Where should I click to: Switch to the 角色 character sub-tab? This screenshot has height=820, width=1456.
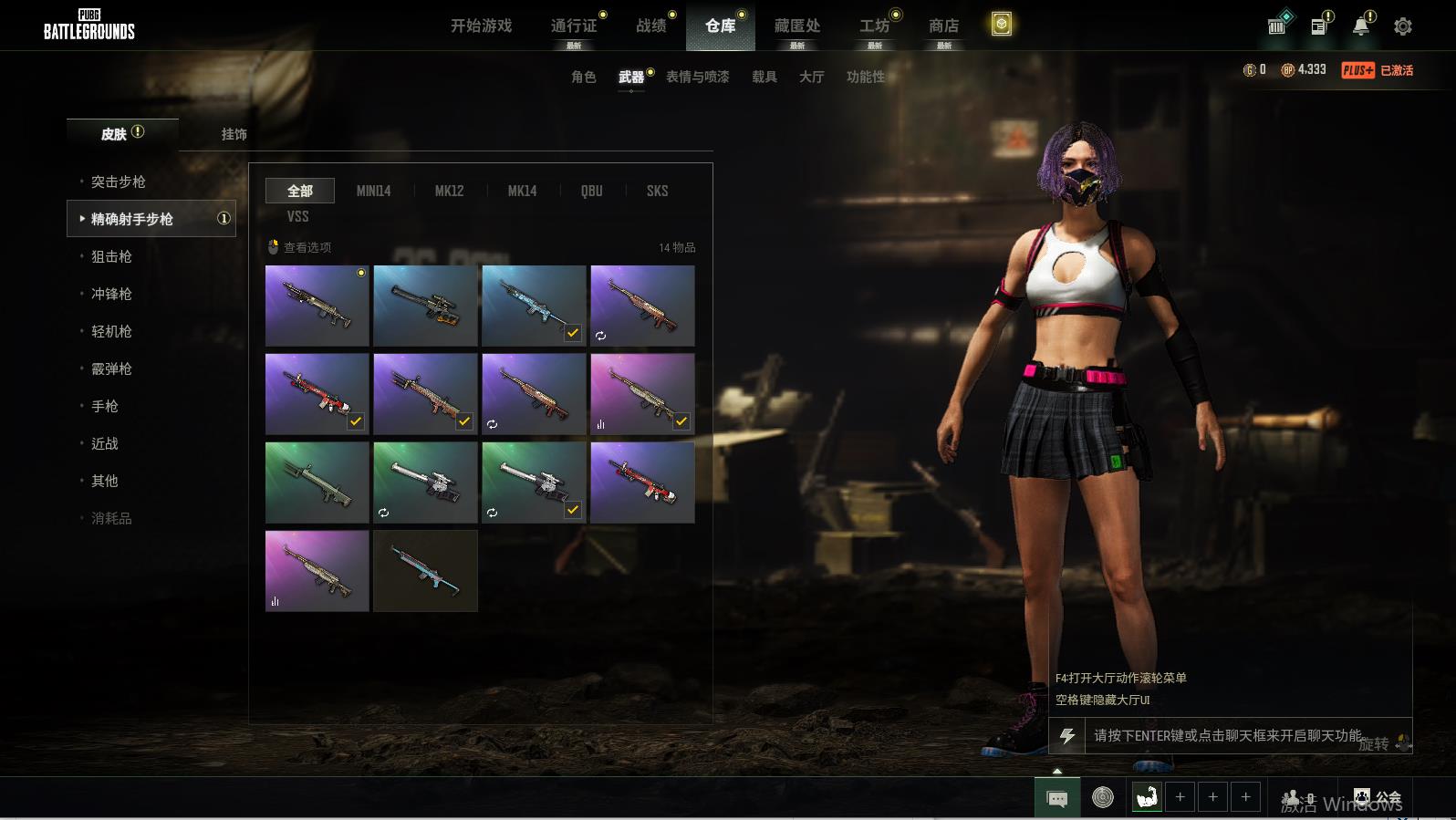[x=583, y=77]
